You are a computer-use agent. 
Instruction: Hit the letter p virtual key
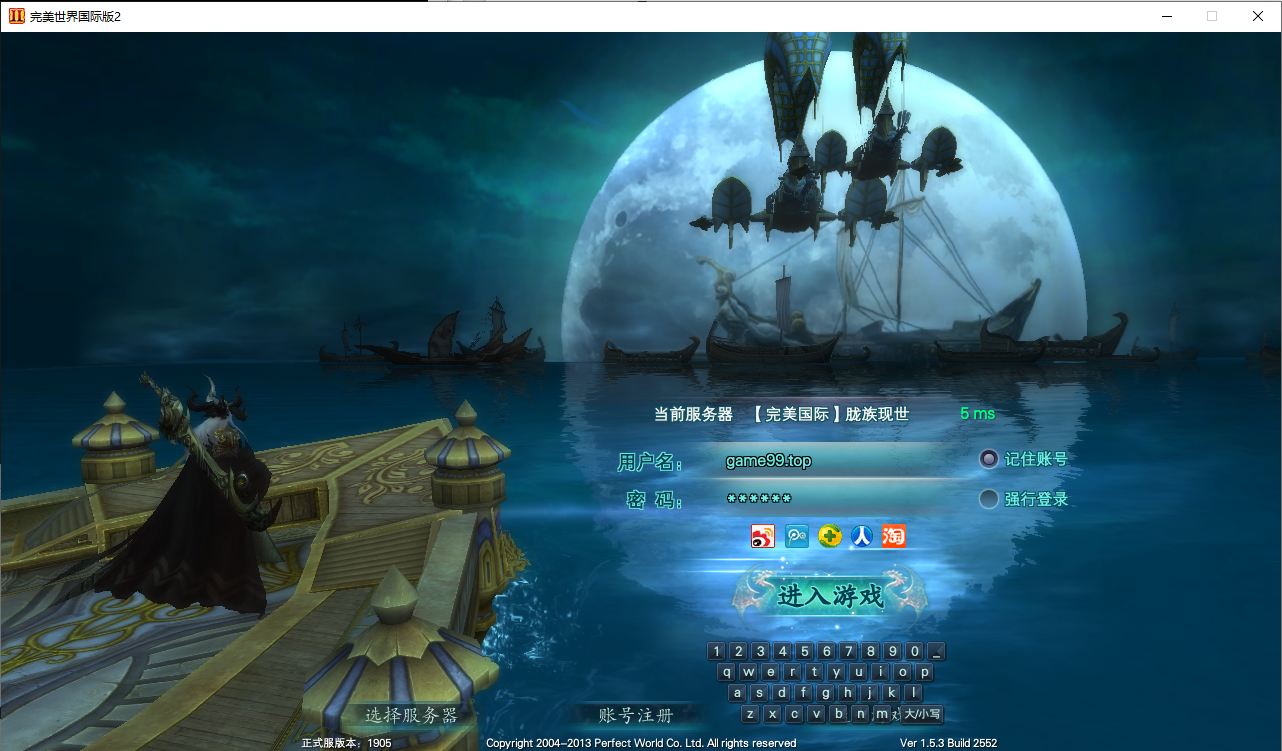coord(924,672)
